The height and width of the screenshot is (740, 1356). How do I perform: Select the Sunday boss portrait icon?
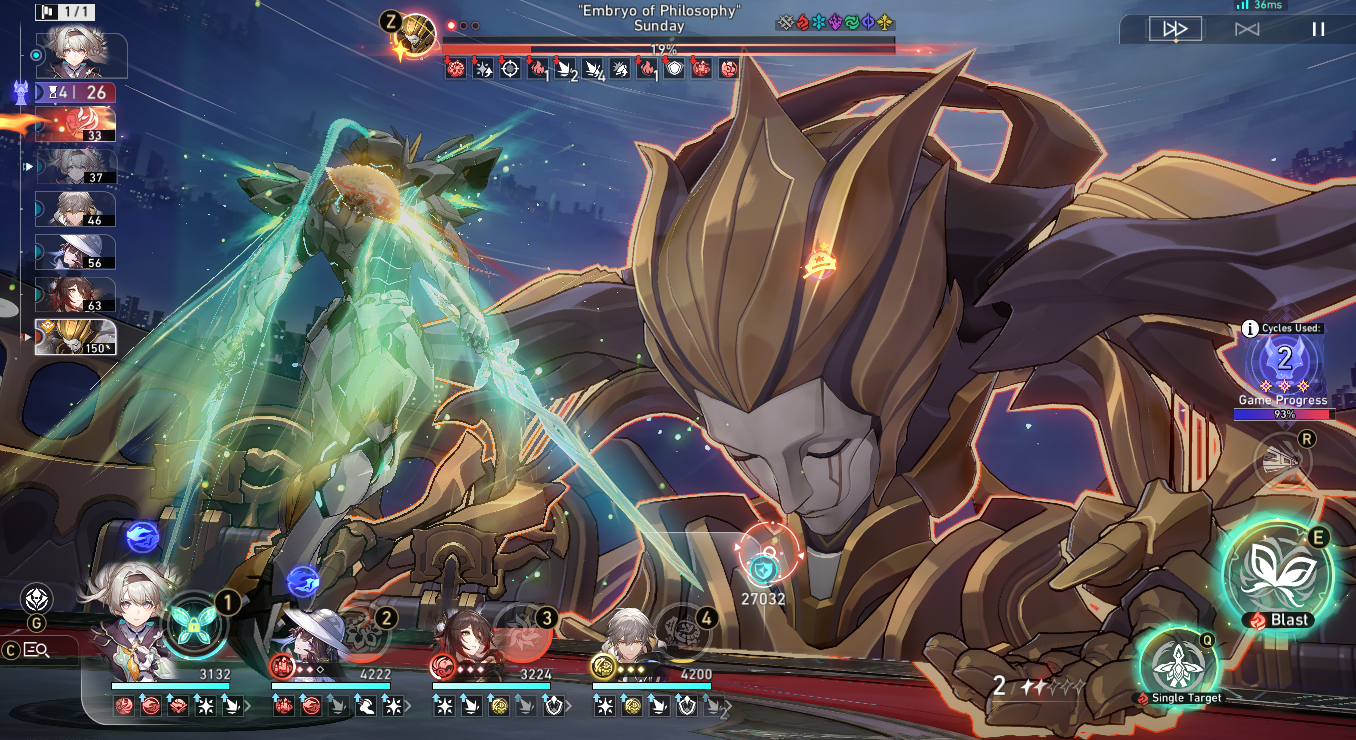pos(416,35)
